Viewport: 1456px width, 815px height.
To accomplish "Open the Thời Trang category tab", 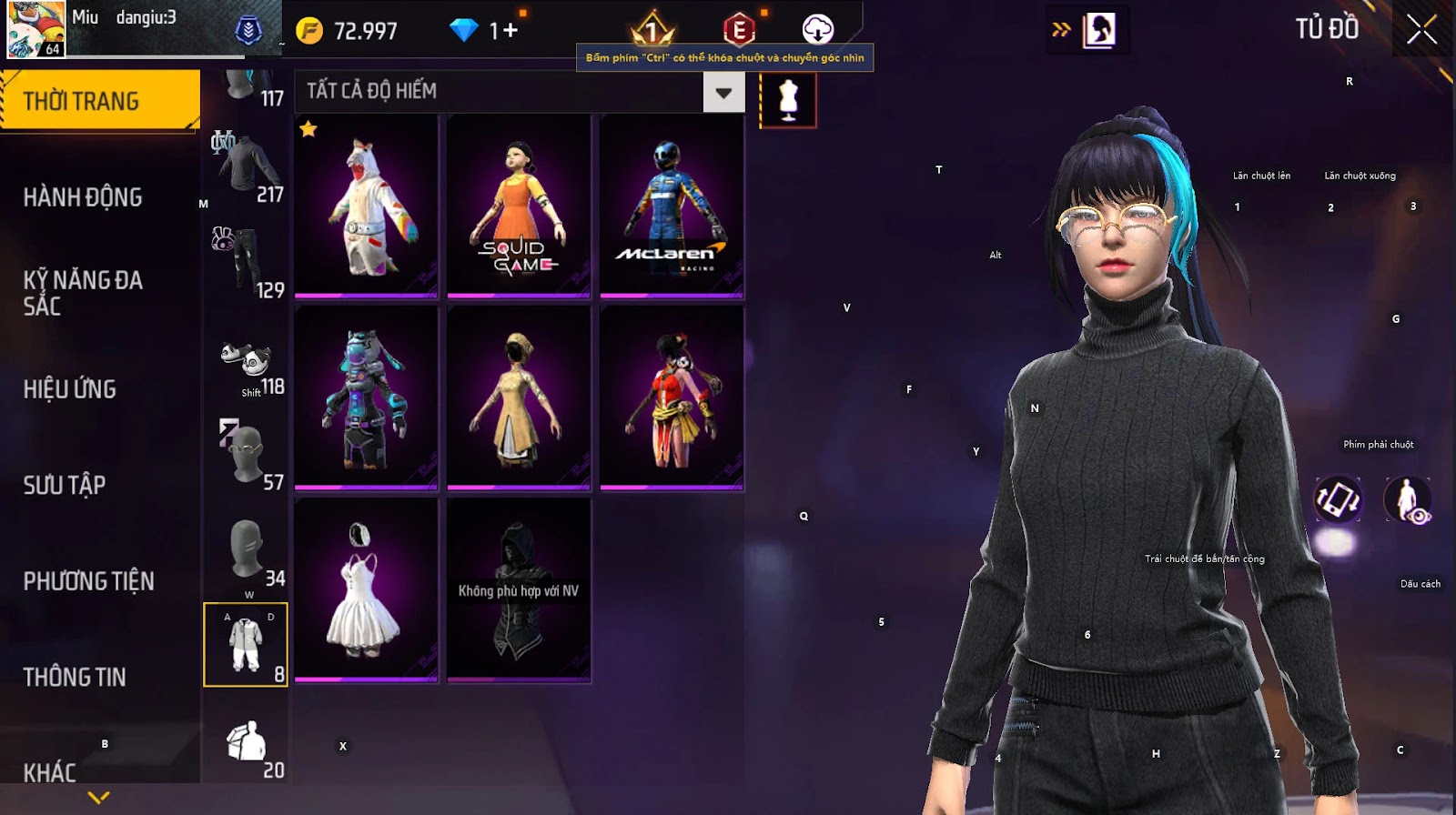I will (x=98, y=100).
